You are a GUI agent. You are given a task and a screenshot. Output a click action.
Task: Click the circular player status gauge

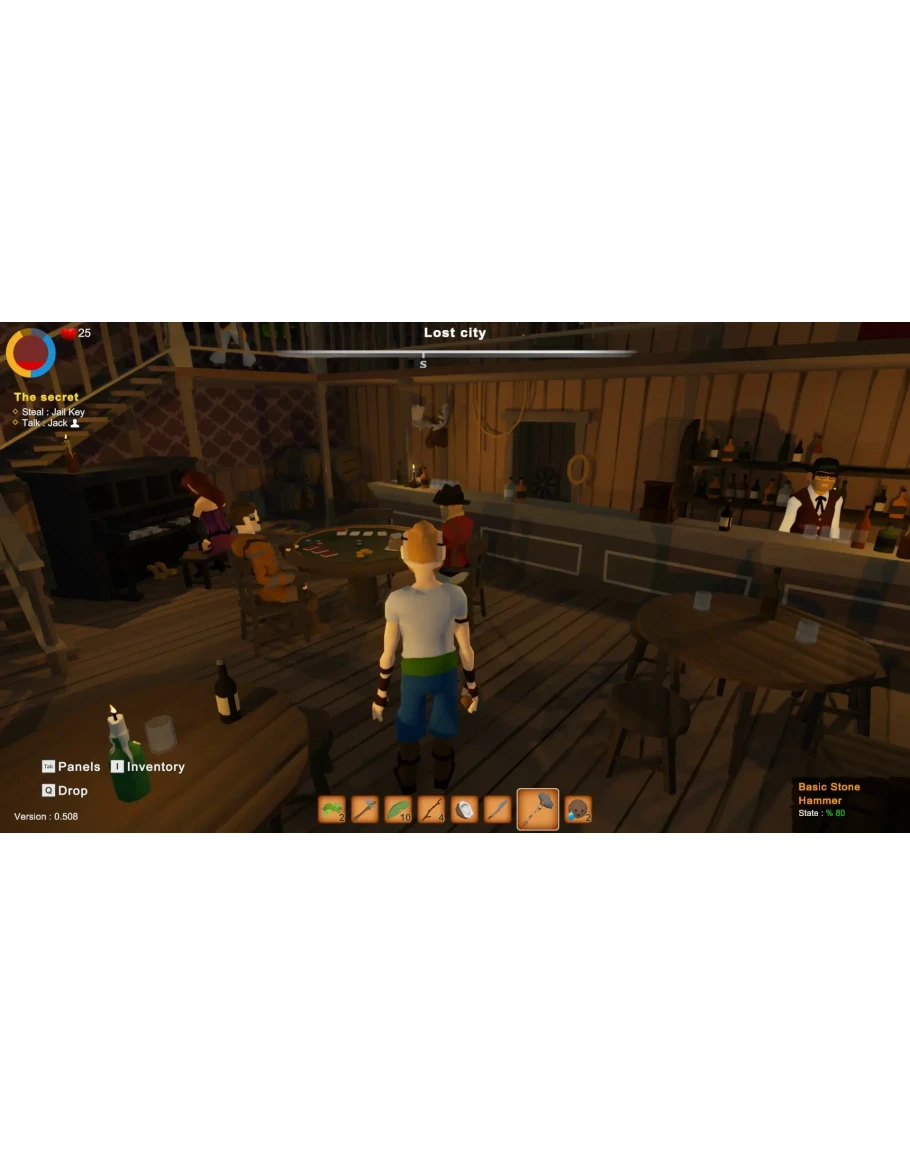(31, 352)
